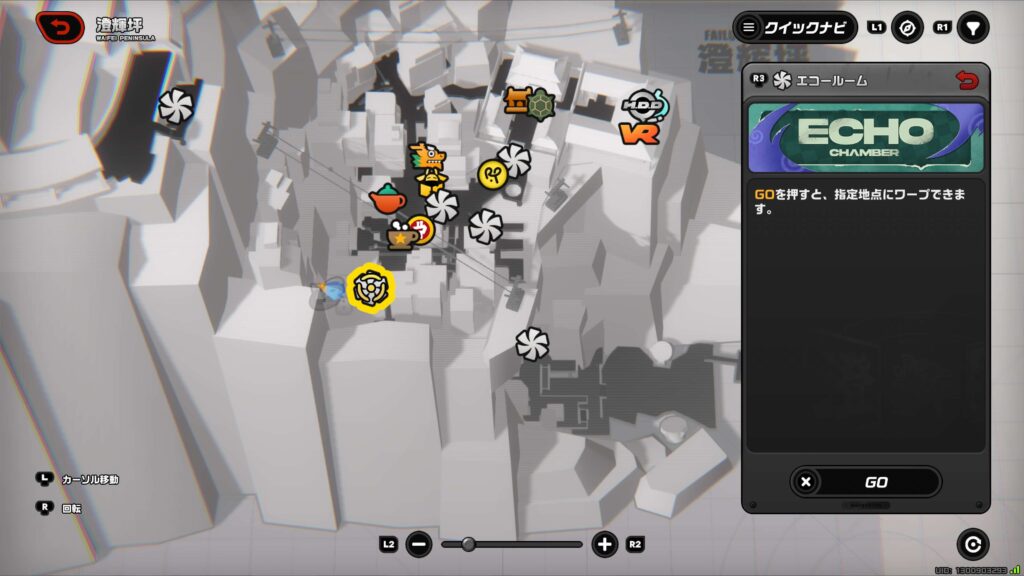Click the map zoom slider handle
The width and height of the screenshot is (1024, 576).
(468, 545)
